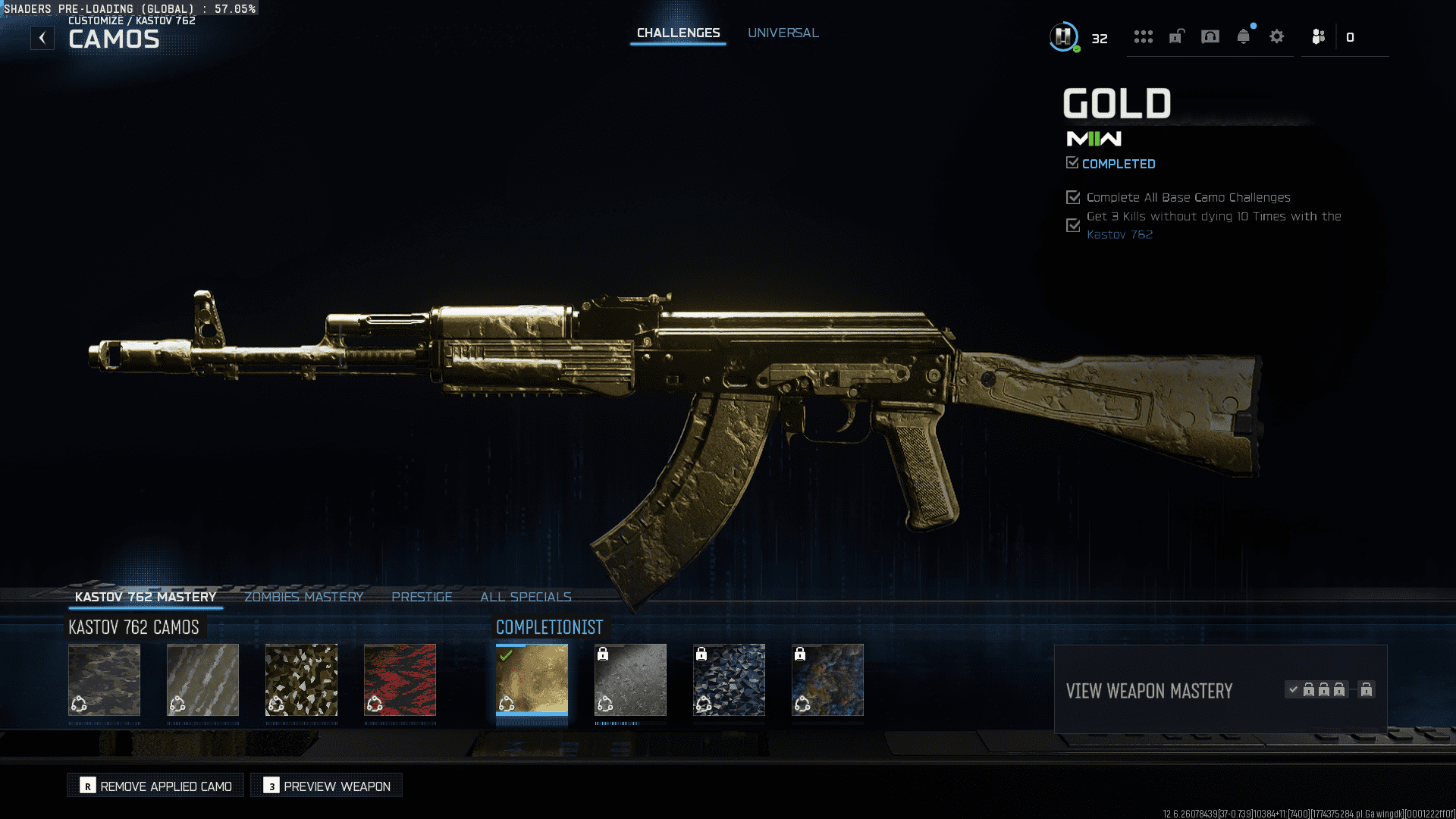Pick the brown and white shard camo

point(301,679)
